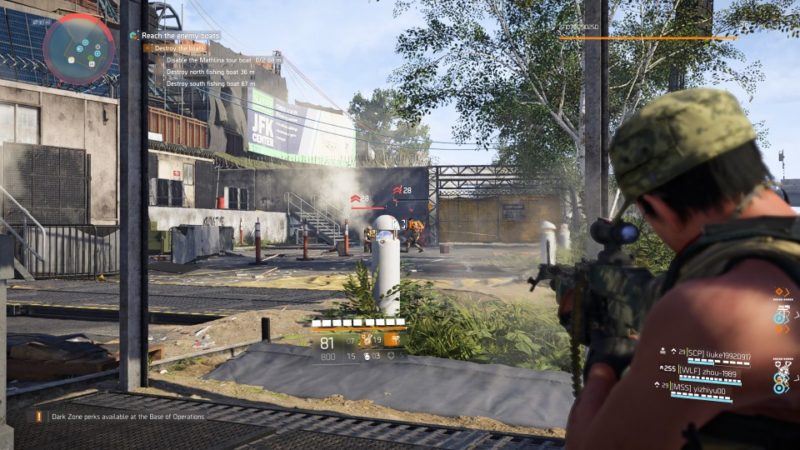Open the circular minimap
Screen dimensions: 800x450
[78, 47]
